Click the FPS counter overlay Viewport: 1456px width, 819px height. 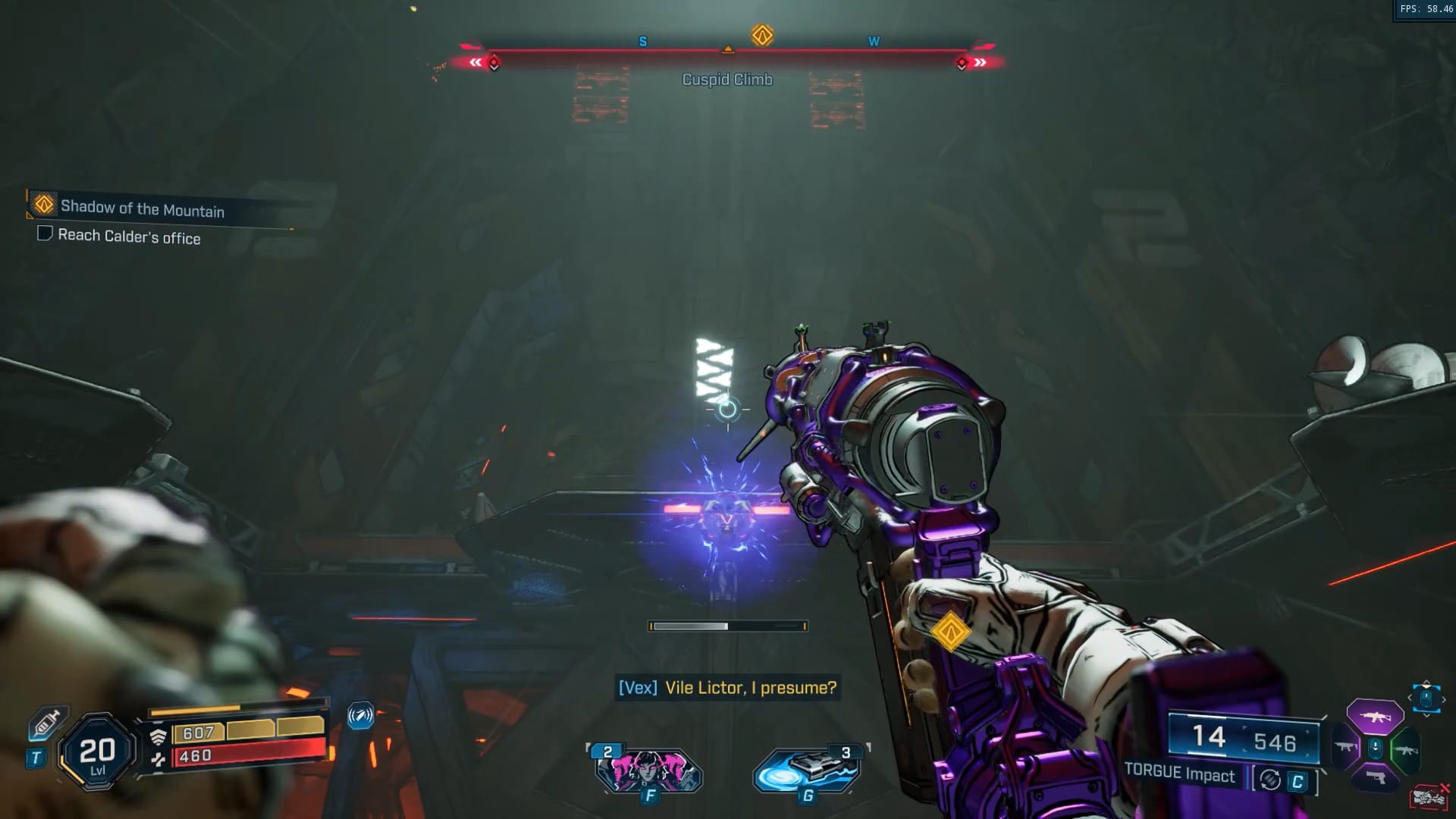coord(1426,9)
